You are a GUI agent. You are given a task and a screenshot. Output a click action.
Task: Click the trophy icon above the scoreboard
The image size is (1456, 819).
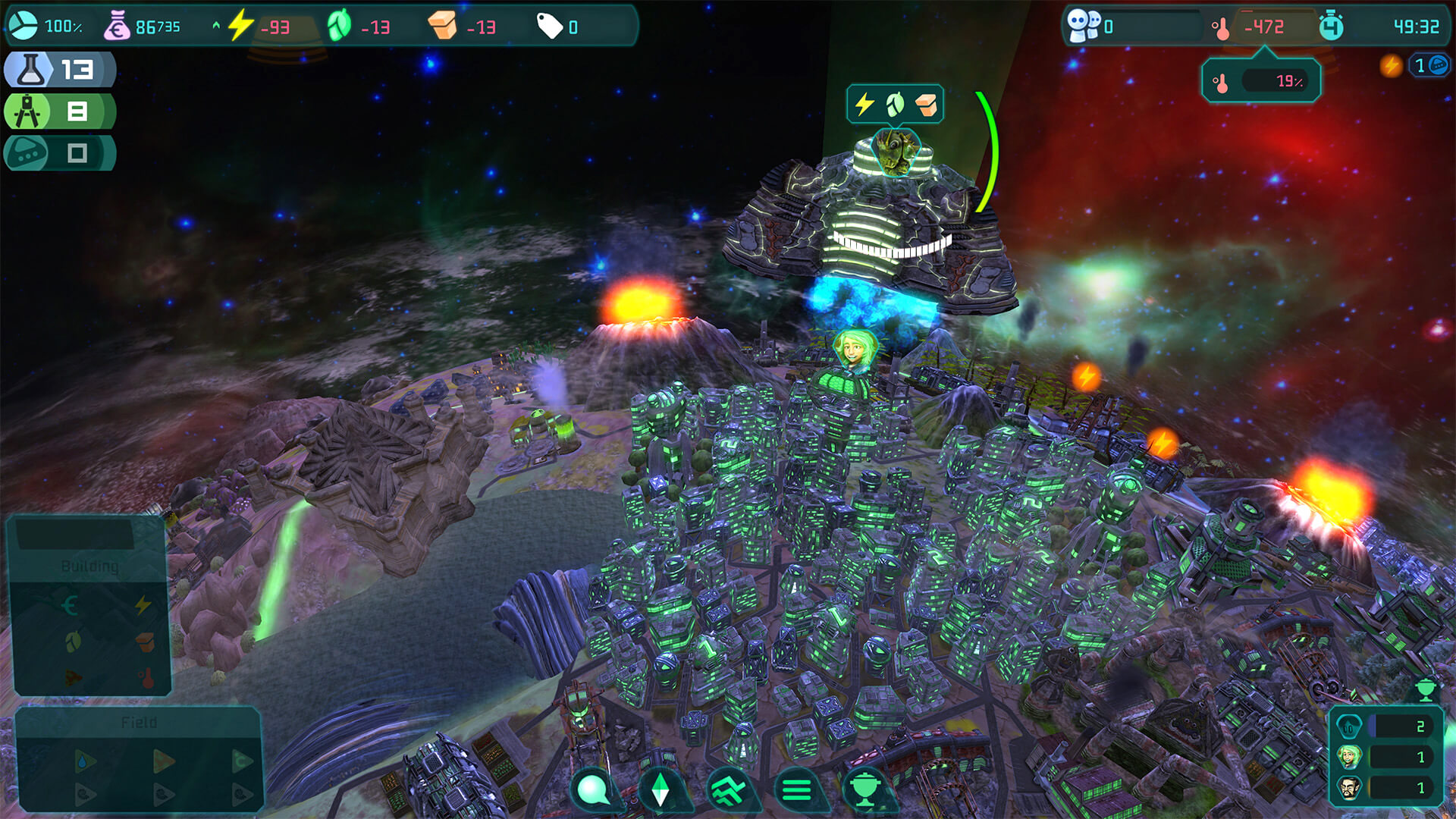pyautogui.click(x=1425, y=690)
